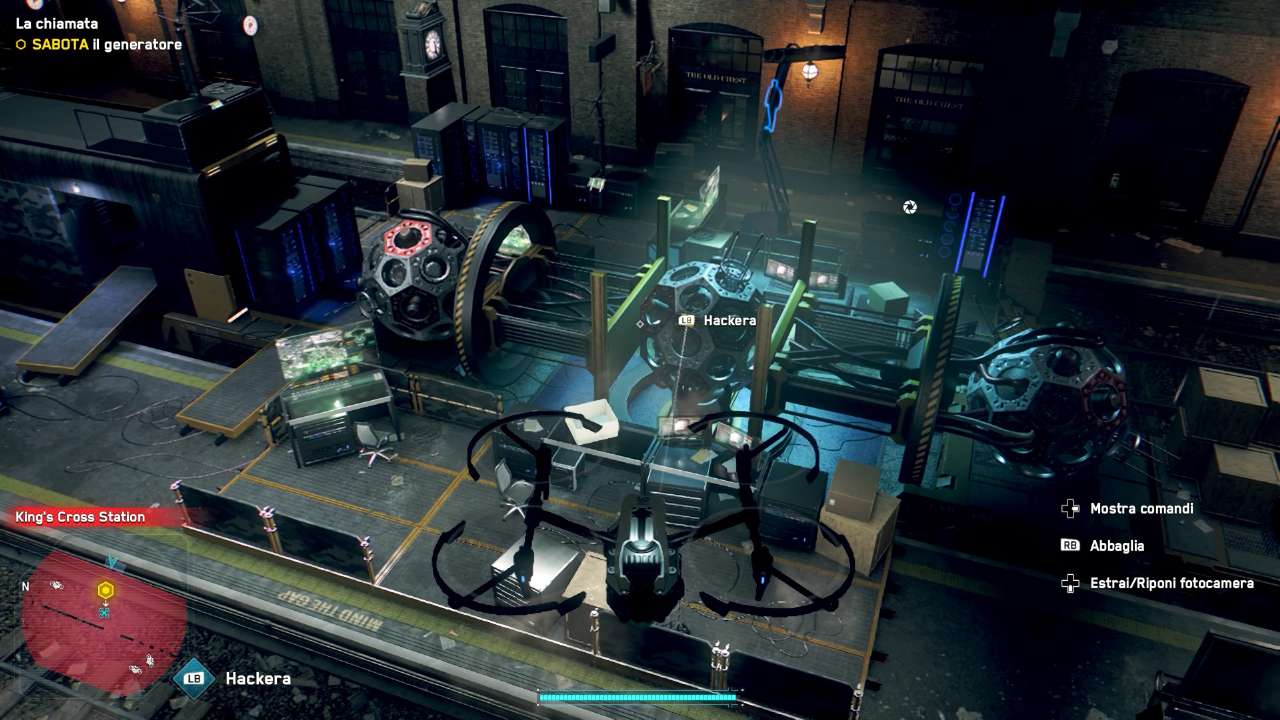Choose the Mostra comandi option
This screenshot has height=720, width=1280.
1141,509
